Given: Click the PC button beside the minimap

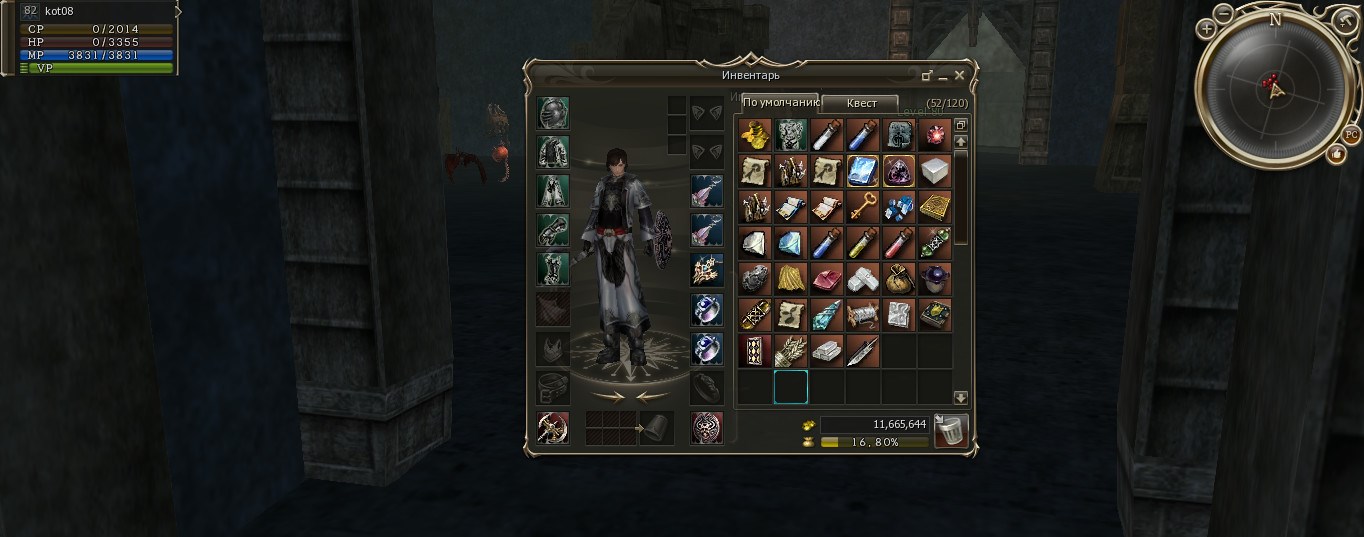Looking at the screenshot, I should [1351, 134].
